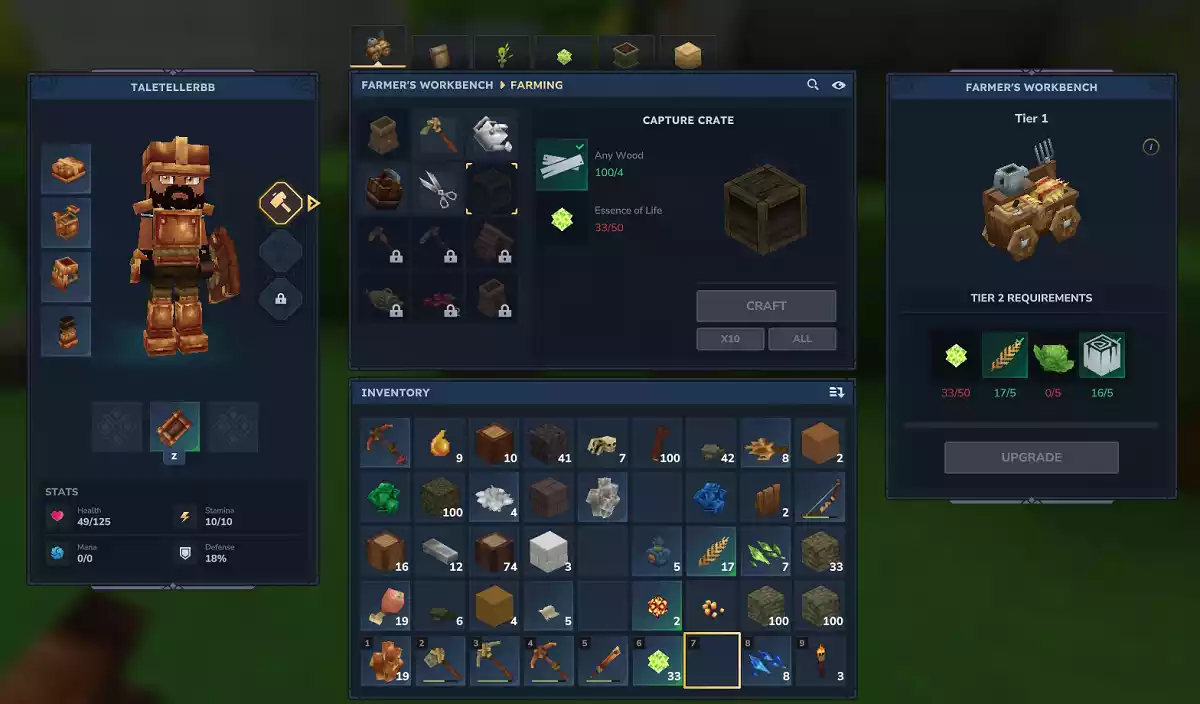1200x704 pixels.
Task: Select the shears recipe
Action: tap(438, 188)
